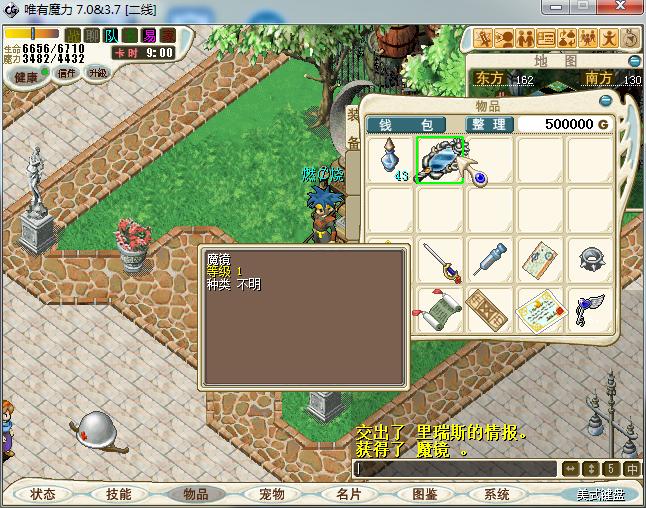Open the 技能 skills menu
This screenshot has width=646, height=508.
118,494
